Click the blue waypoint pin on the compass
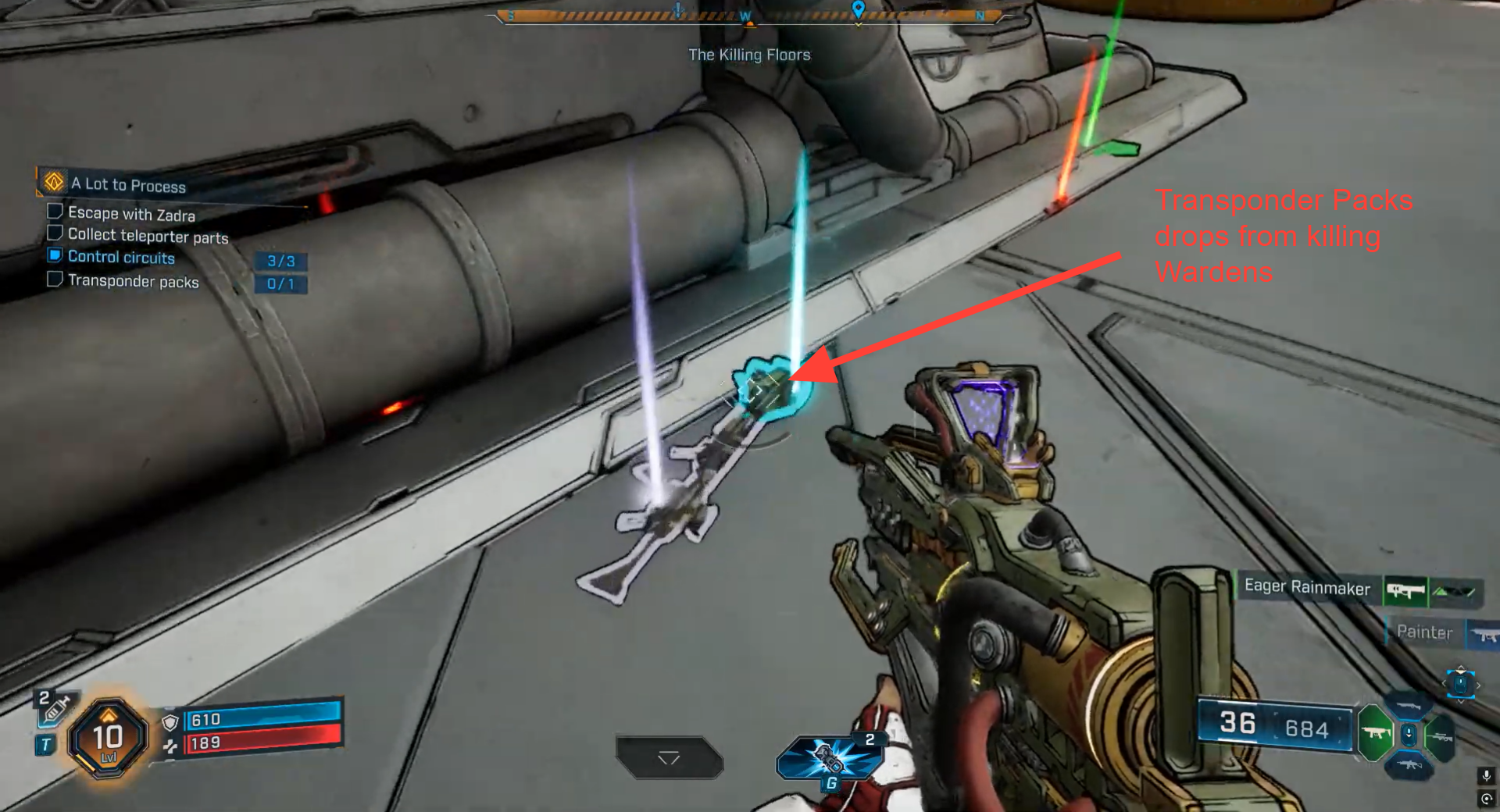Screen dimensions: 1500x812 (858, 10)
